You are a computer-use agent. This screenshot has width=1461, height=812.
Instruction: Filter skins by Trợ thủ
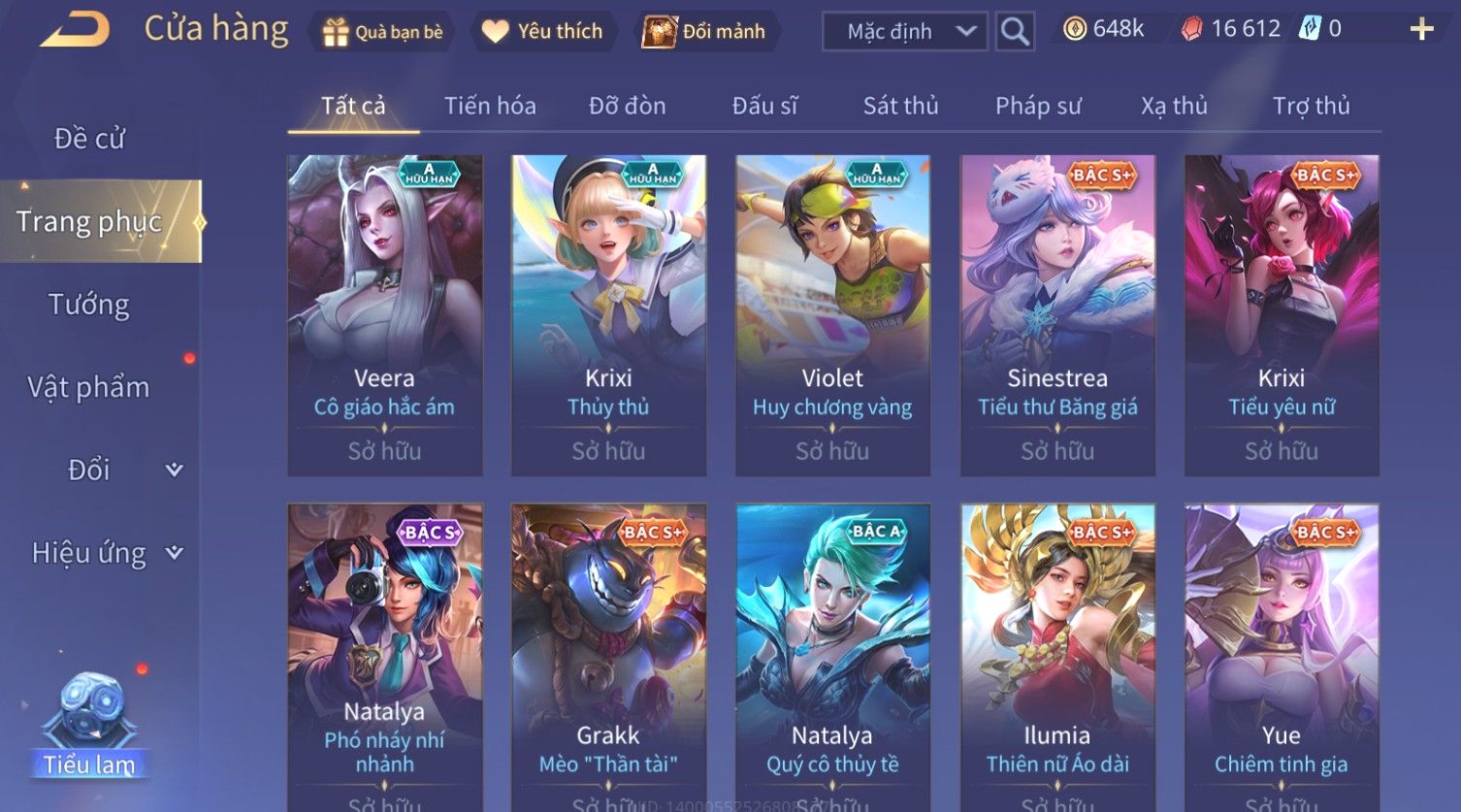coord(1311,106)
